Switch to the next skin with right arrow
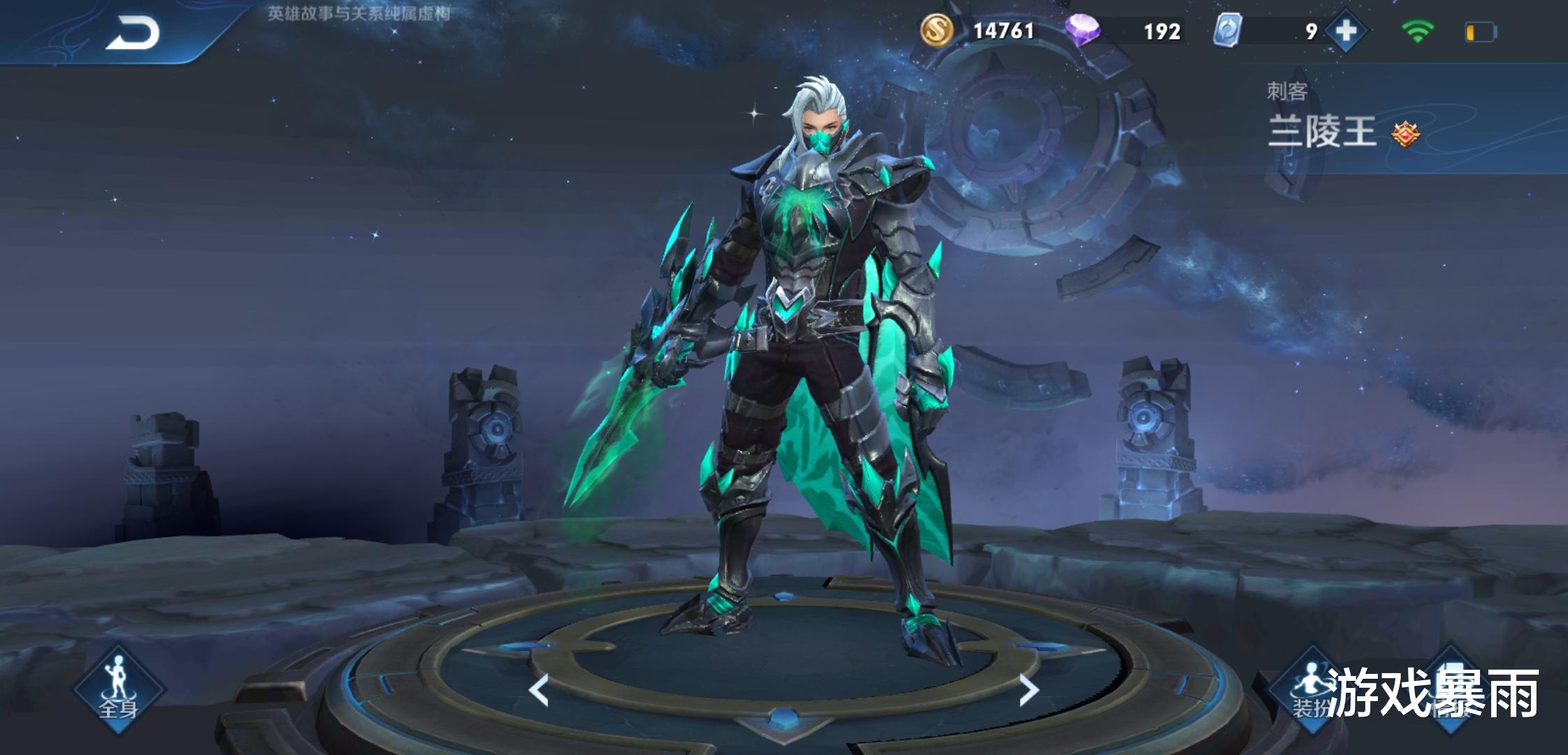This screenshot has height=755, width=1568. 1029,691
